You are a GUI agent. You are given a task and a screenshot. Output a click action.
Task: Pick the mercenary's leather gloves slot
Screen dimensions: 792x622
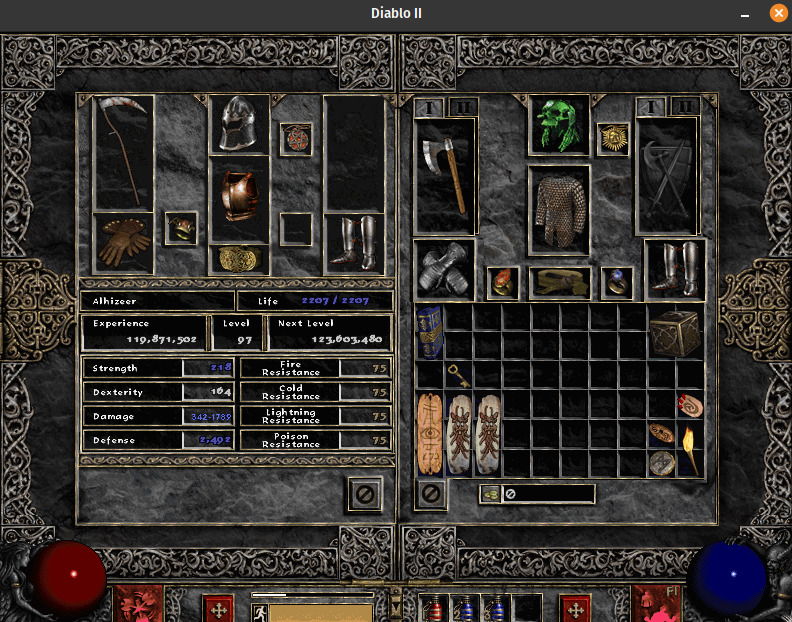[123, 242]
